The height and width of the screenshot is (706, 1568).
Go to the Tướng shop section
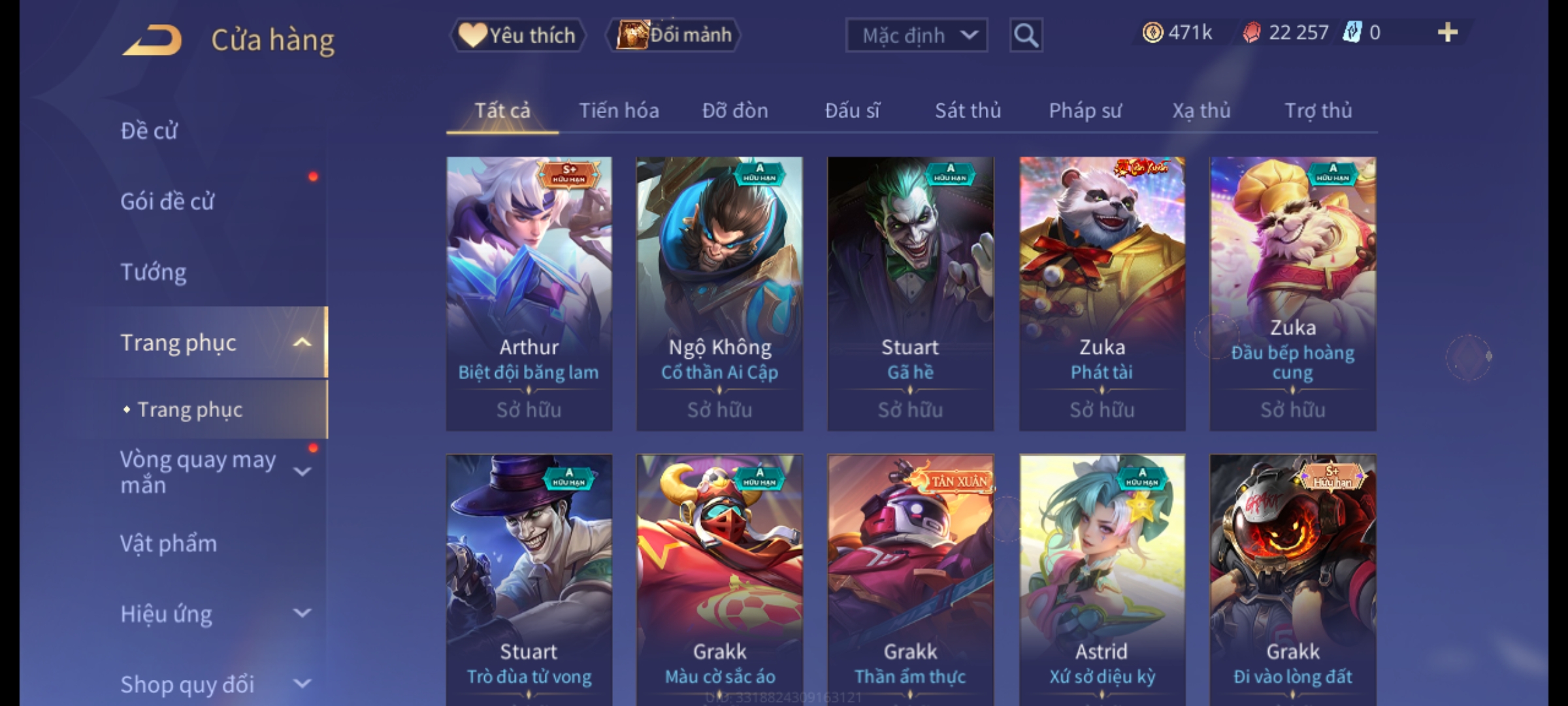[x=154, y=272]
